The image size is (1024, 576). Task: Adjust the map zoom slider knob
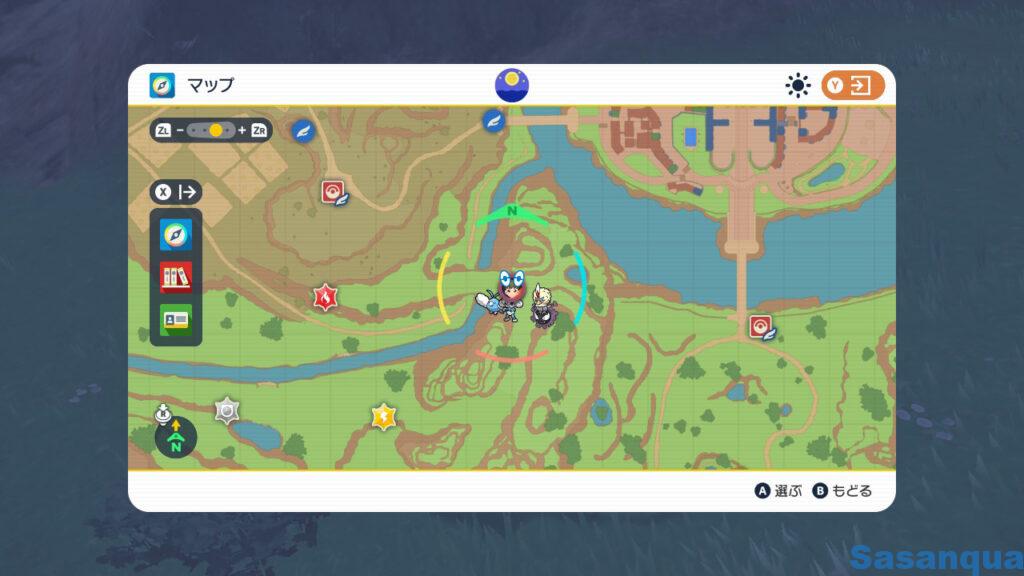coord(216,130)
